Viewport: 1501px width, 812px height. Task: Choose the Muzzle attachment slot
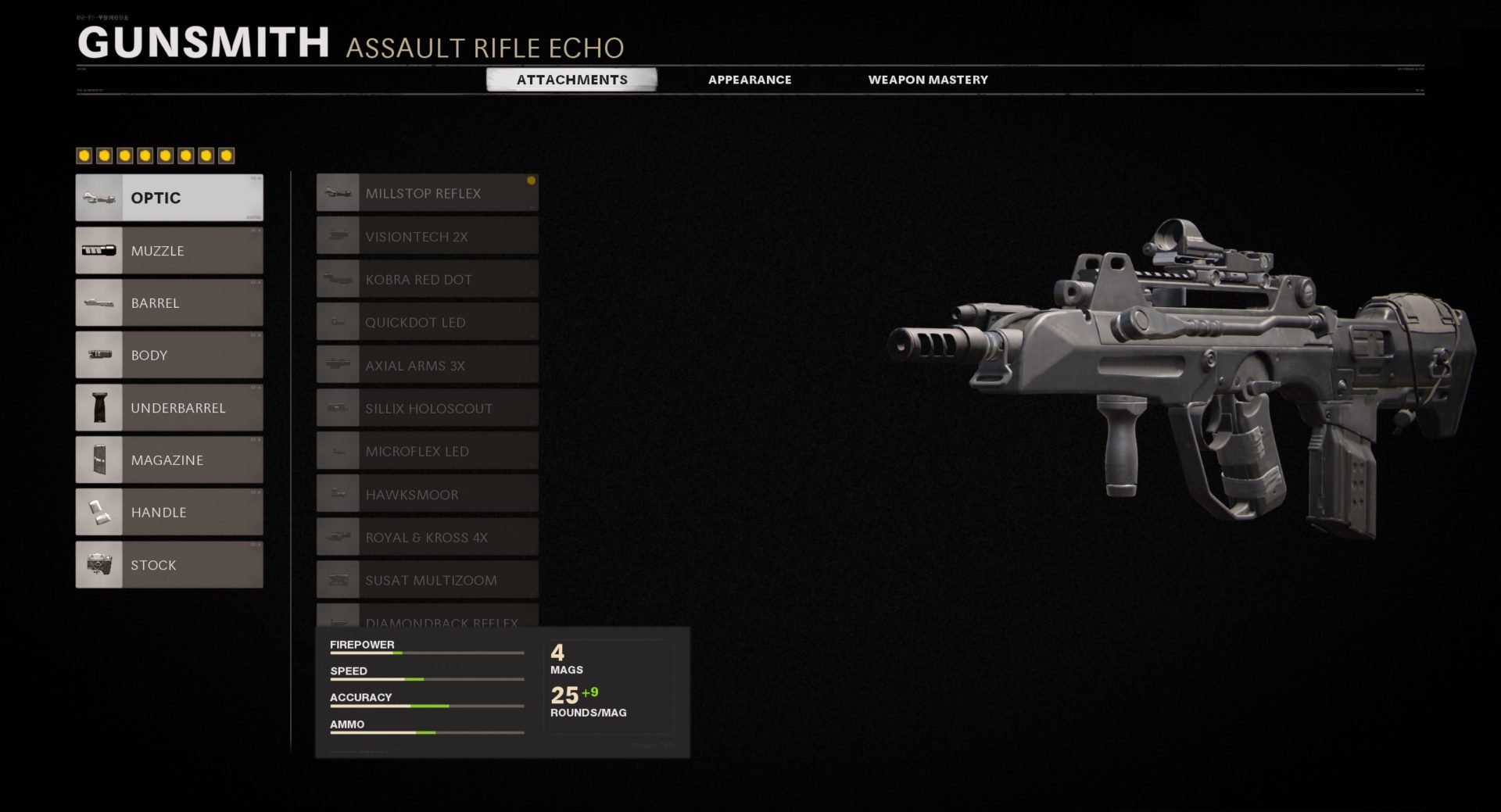coord(170,251)
